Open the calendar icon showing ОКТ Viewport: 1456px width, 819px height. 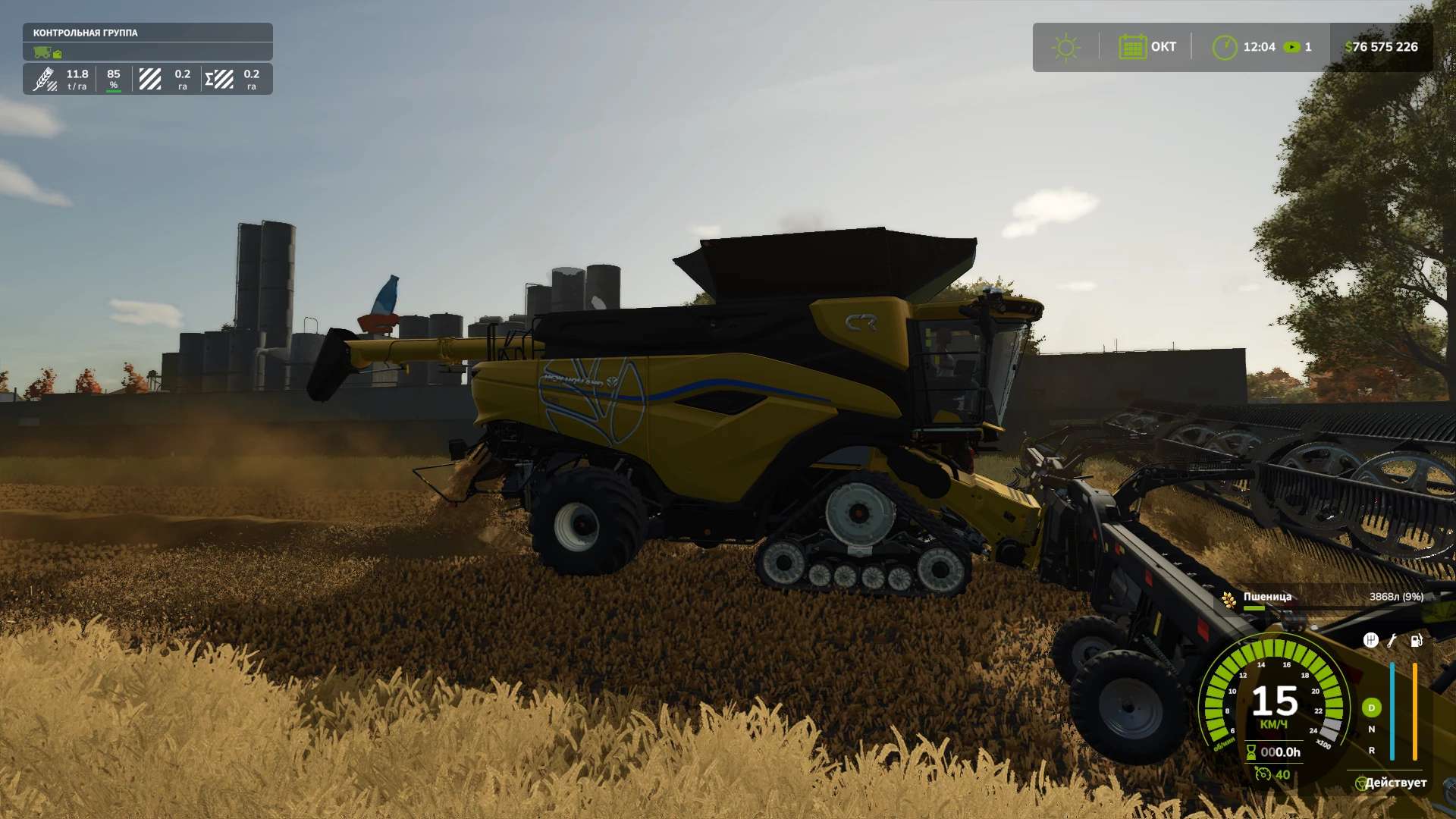pyautogui.click(x=1132, y=47)
